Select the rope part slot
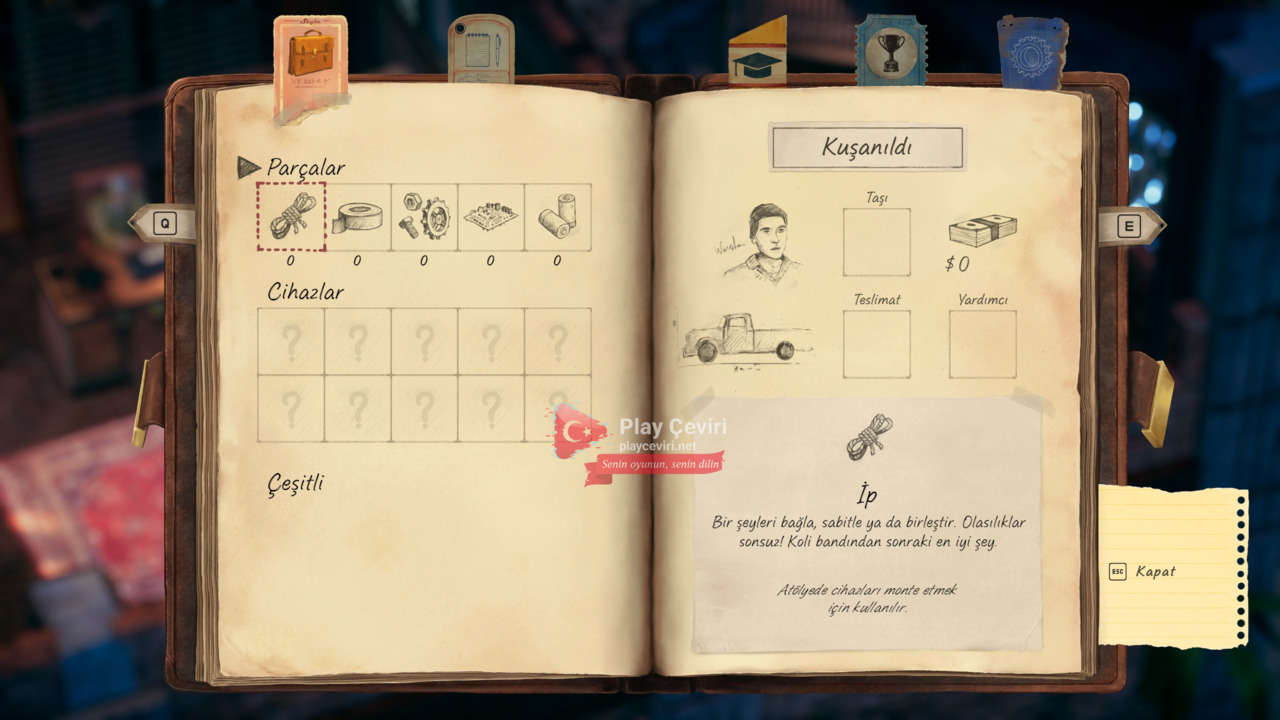Viewport: 1280px width, 720px height. (292, 216)
